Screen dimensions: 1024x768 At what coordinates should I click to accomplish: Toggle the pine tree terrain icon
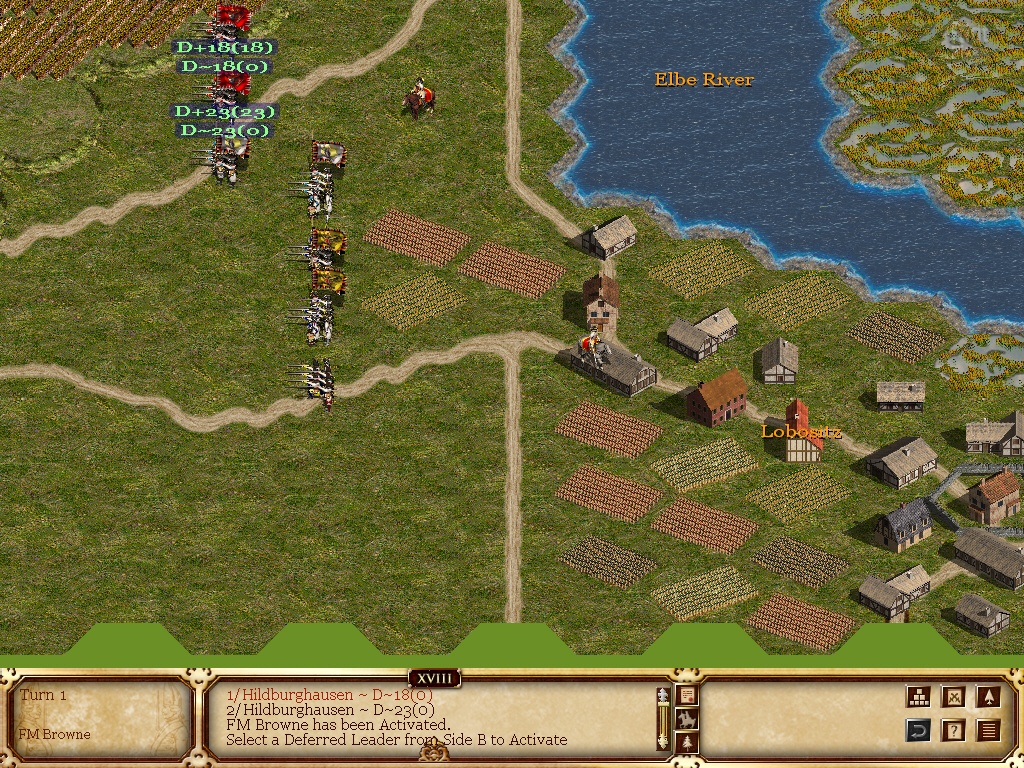click(x=687, y=743)
